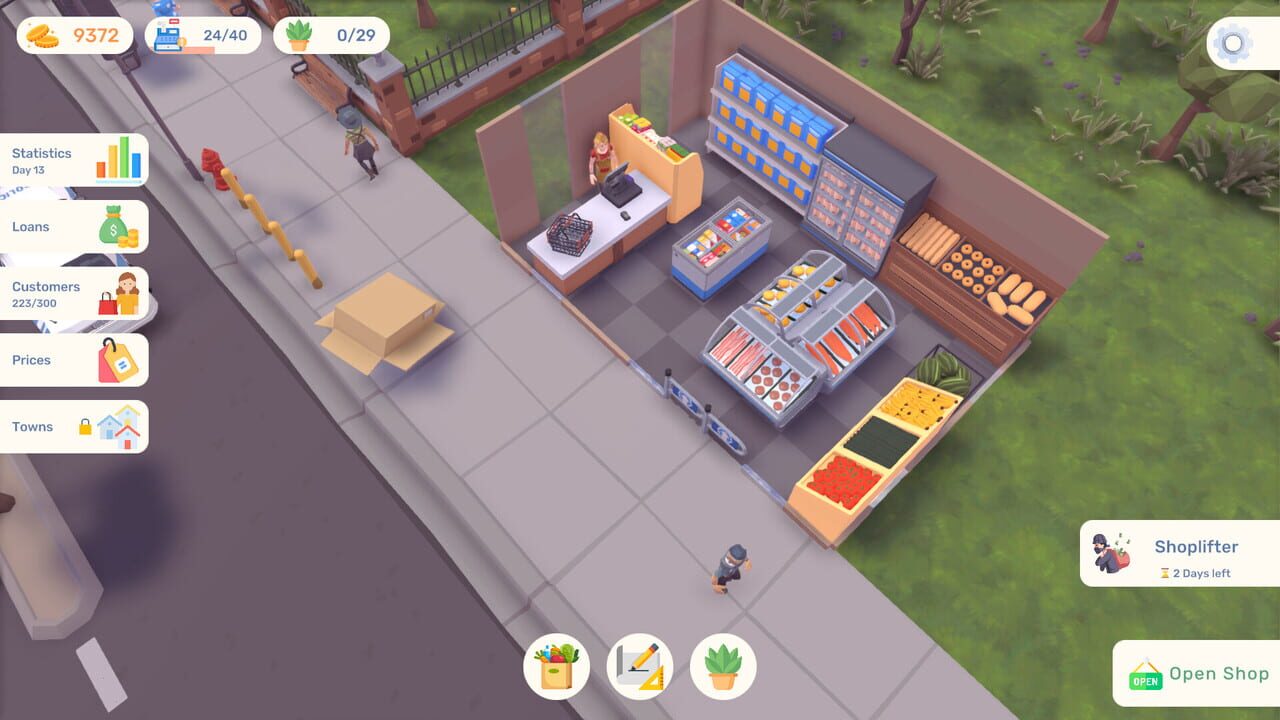The height and width of the screenshot is (720, 1280).
Task: Open the product bag menu at bottom
Action: [x=558, y=666]
